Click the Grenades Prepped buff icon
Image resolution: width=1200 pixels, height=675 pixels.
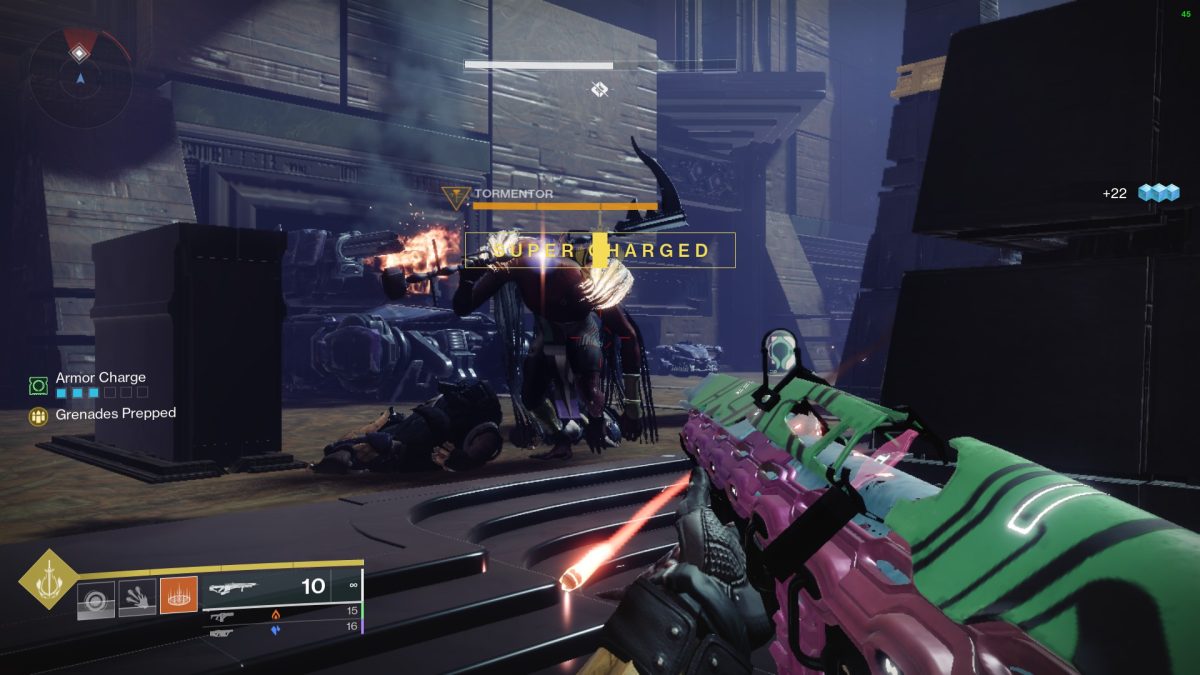(39, 415)
